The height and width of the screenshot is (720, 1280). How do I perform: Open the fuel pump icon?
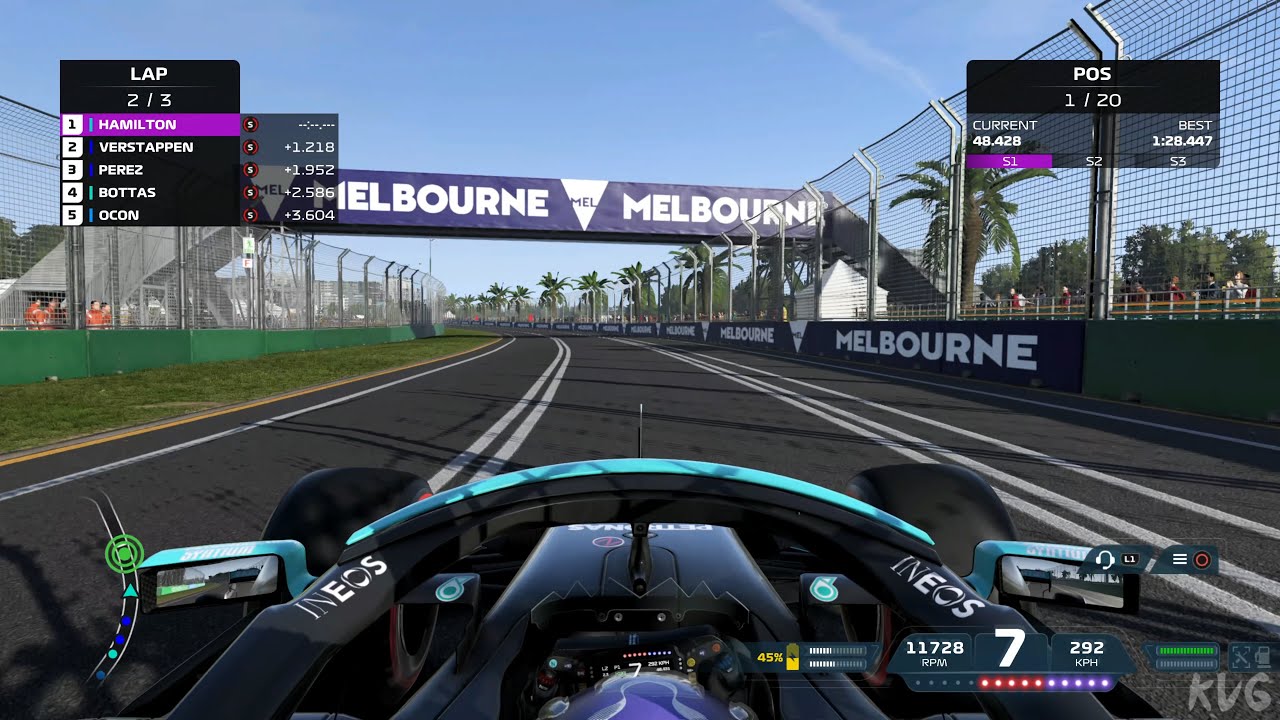click(1262, 656)
